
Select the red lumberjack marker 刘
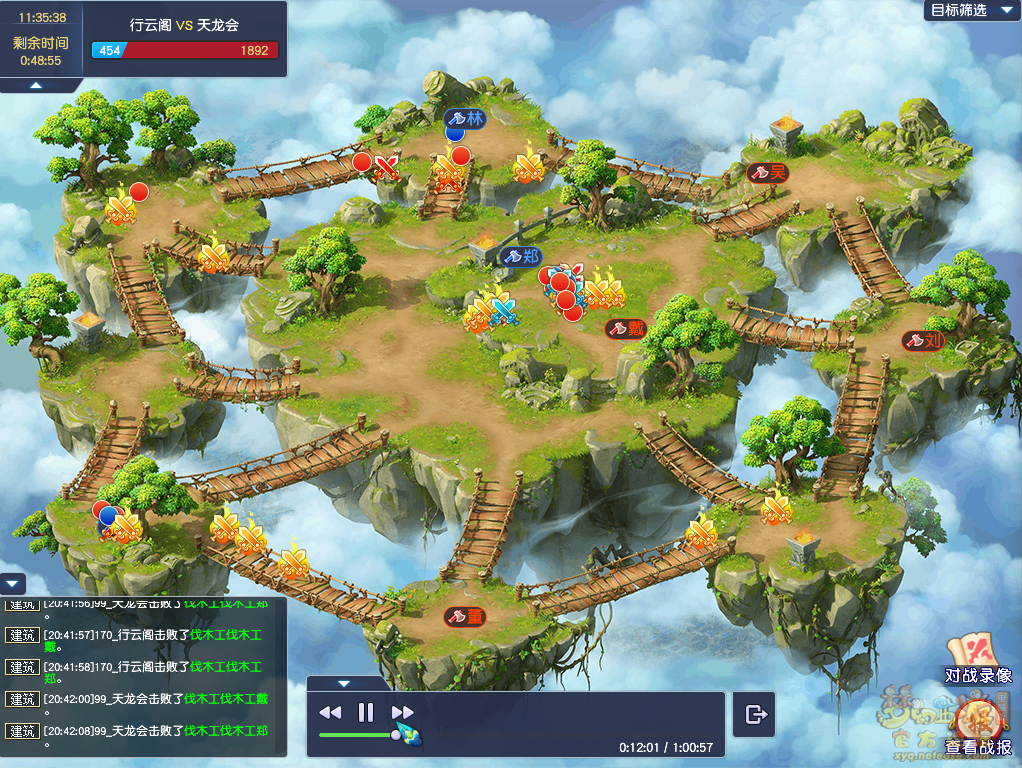(924, 340)
